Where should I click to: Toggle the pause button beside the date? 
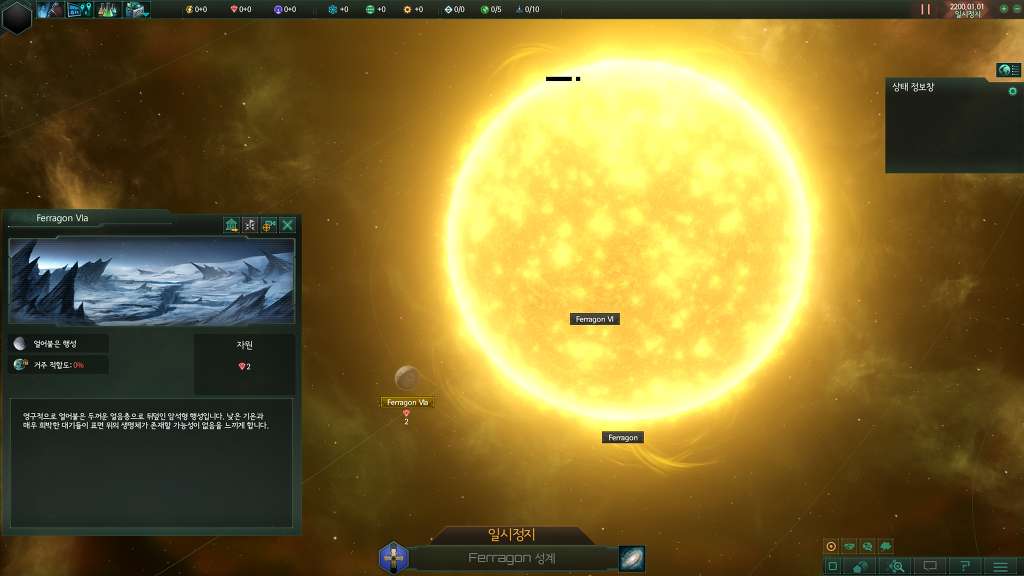(x=926, y=9)
